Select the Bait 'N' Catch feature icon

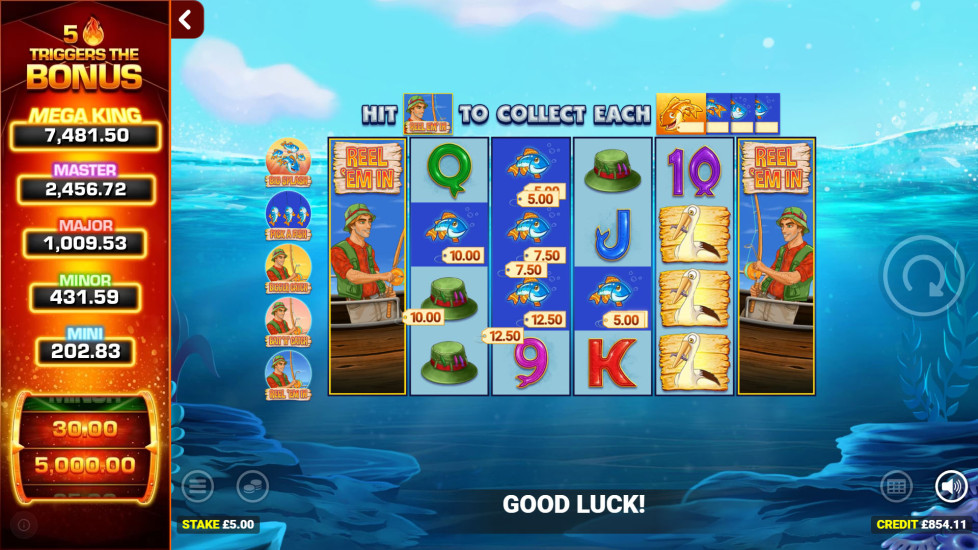[x=288, y=319]
